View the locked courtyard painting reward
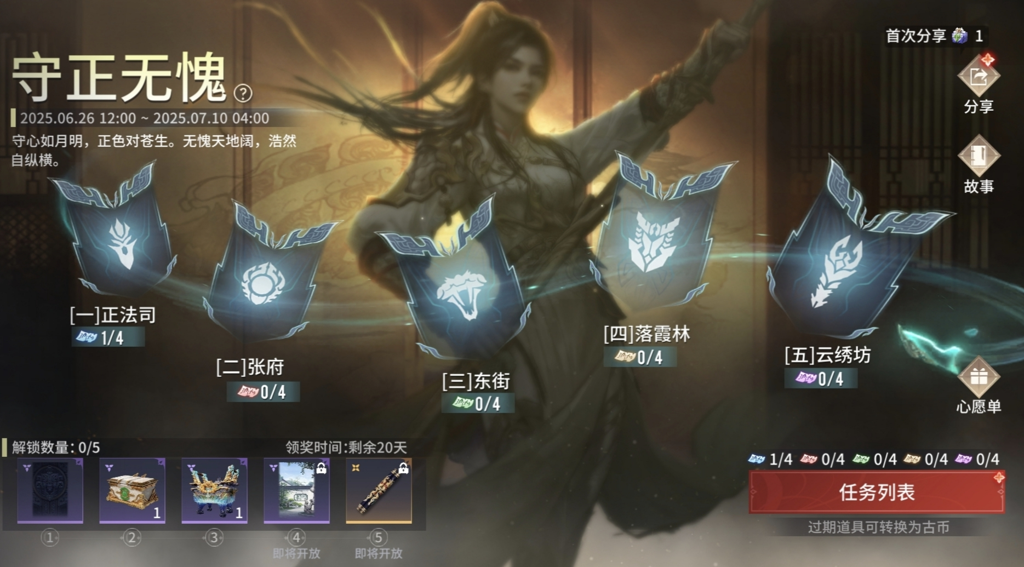Screen dimensions: 1024x567 296,490
